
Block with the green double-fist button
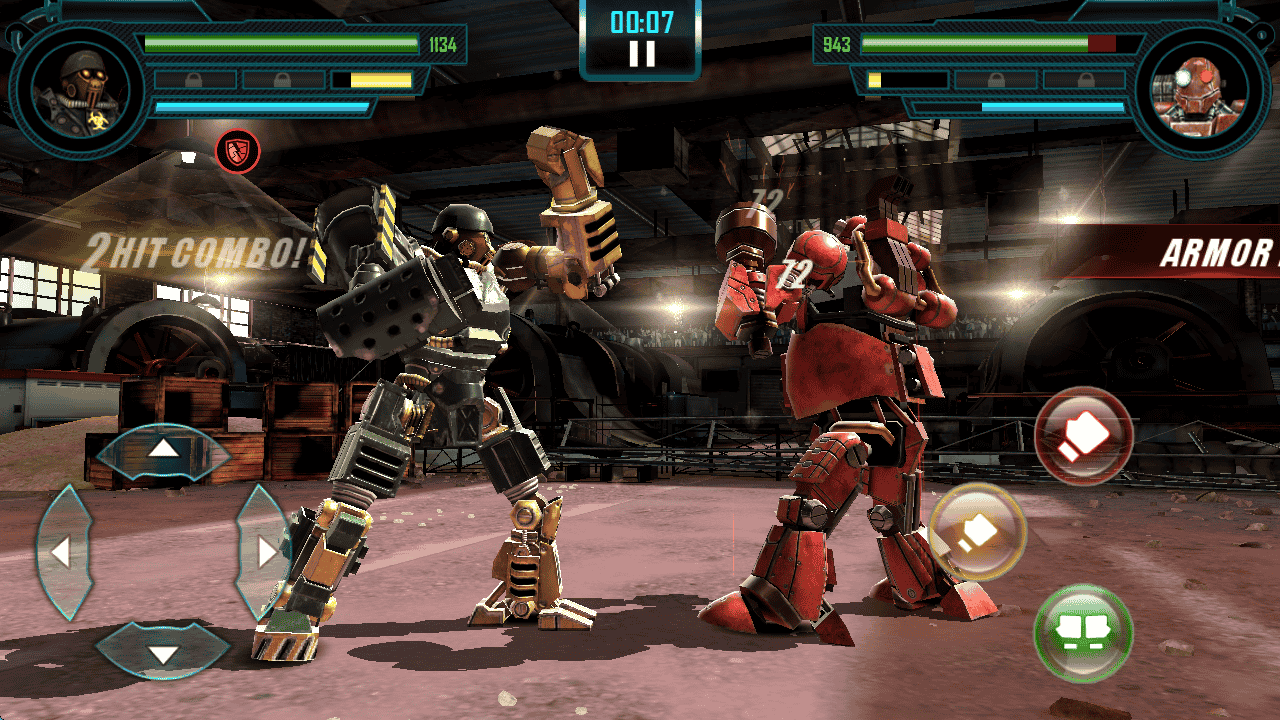click(x=1083, y=633)
